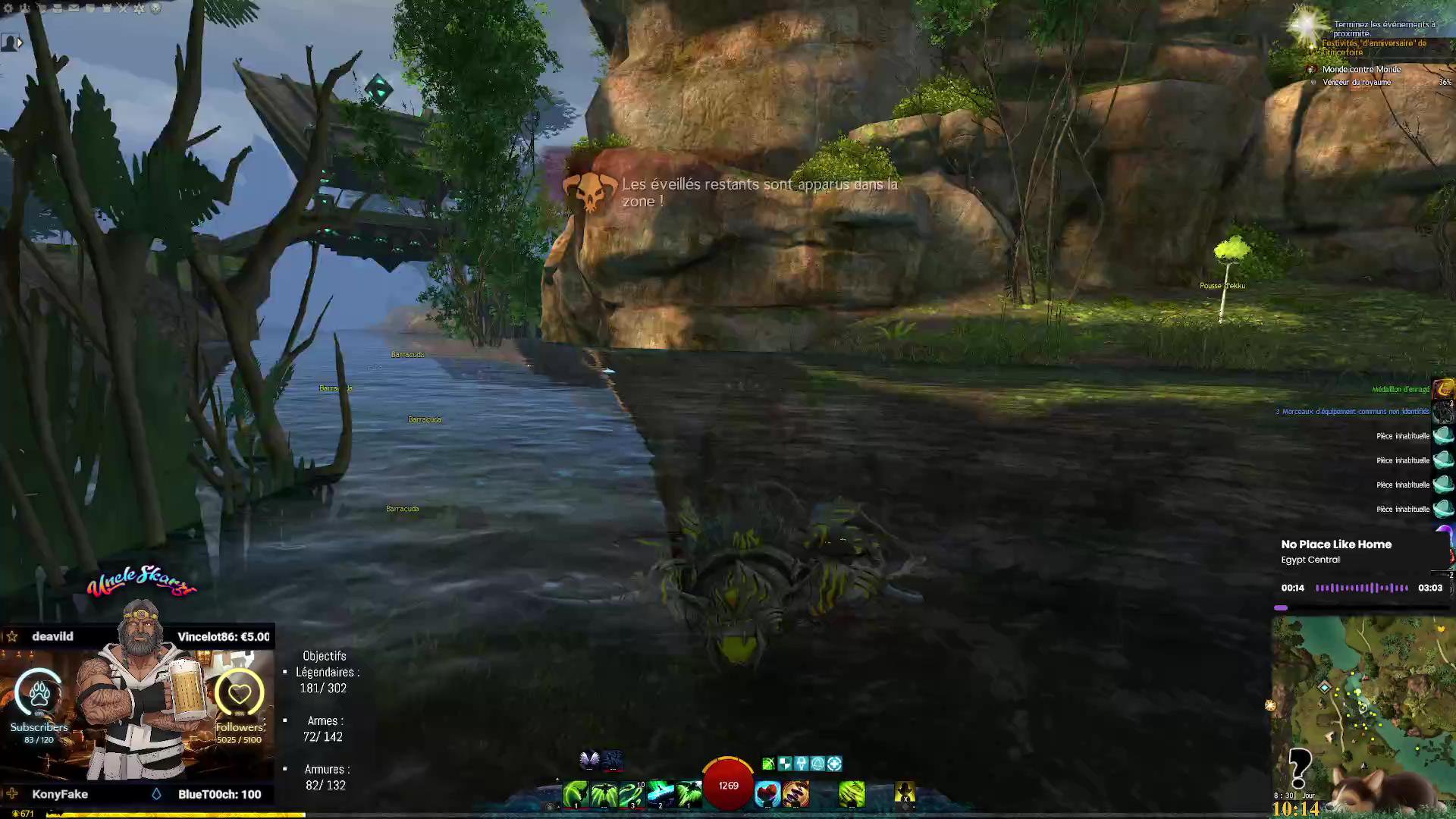Click the yellow silhouette mount skill icon
Screen dimensions: 1456x819
pos(905,792)
